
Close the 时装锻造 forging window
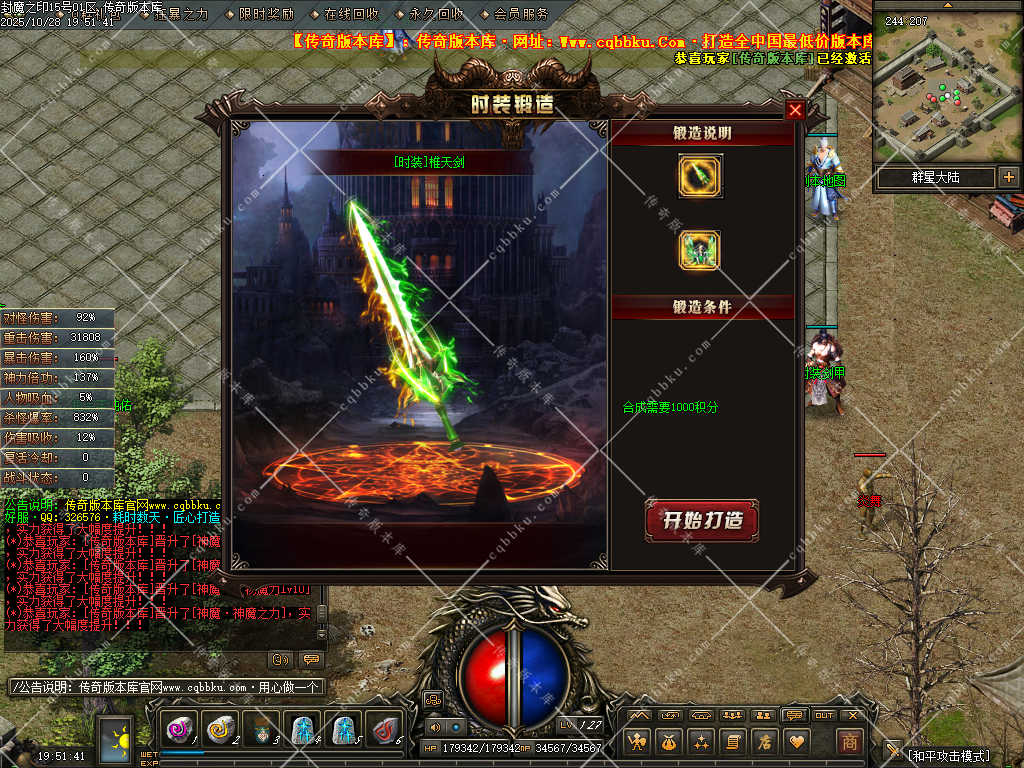click(x=795, y=110)
